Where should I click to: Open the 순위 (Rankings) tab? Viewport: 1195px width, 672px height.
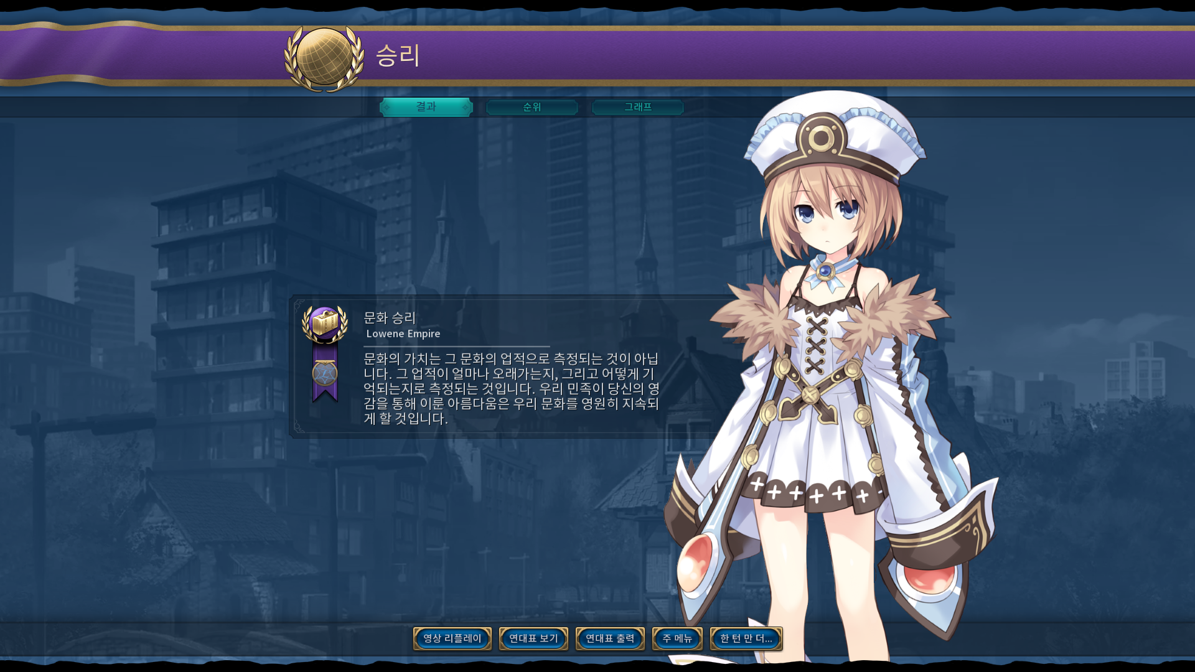(532, 107)
